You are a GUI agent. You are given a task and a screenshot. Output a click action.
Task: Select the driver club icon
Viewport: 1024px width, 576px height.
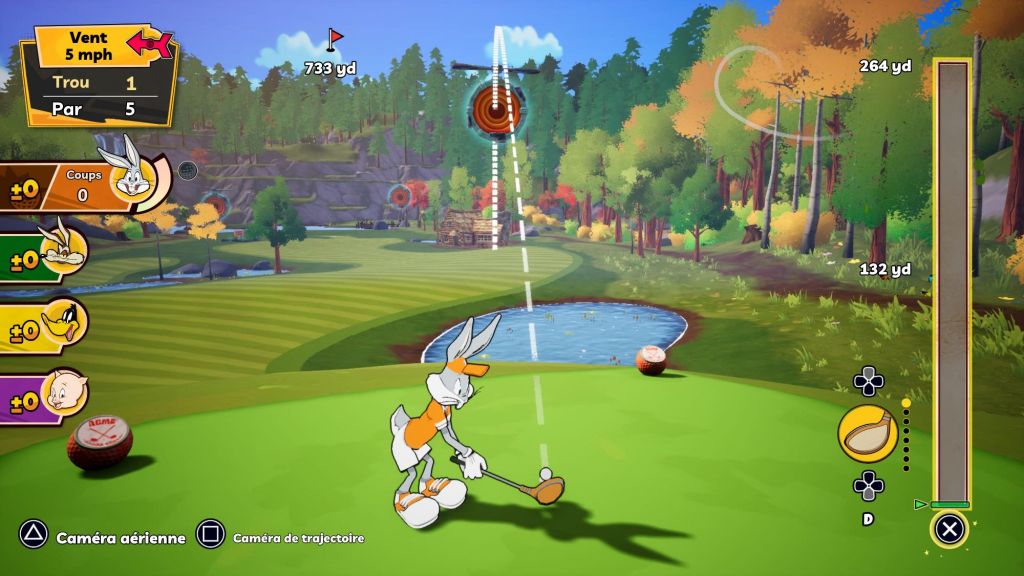(x=867, y=435)
